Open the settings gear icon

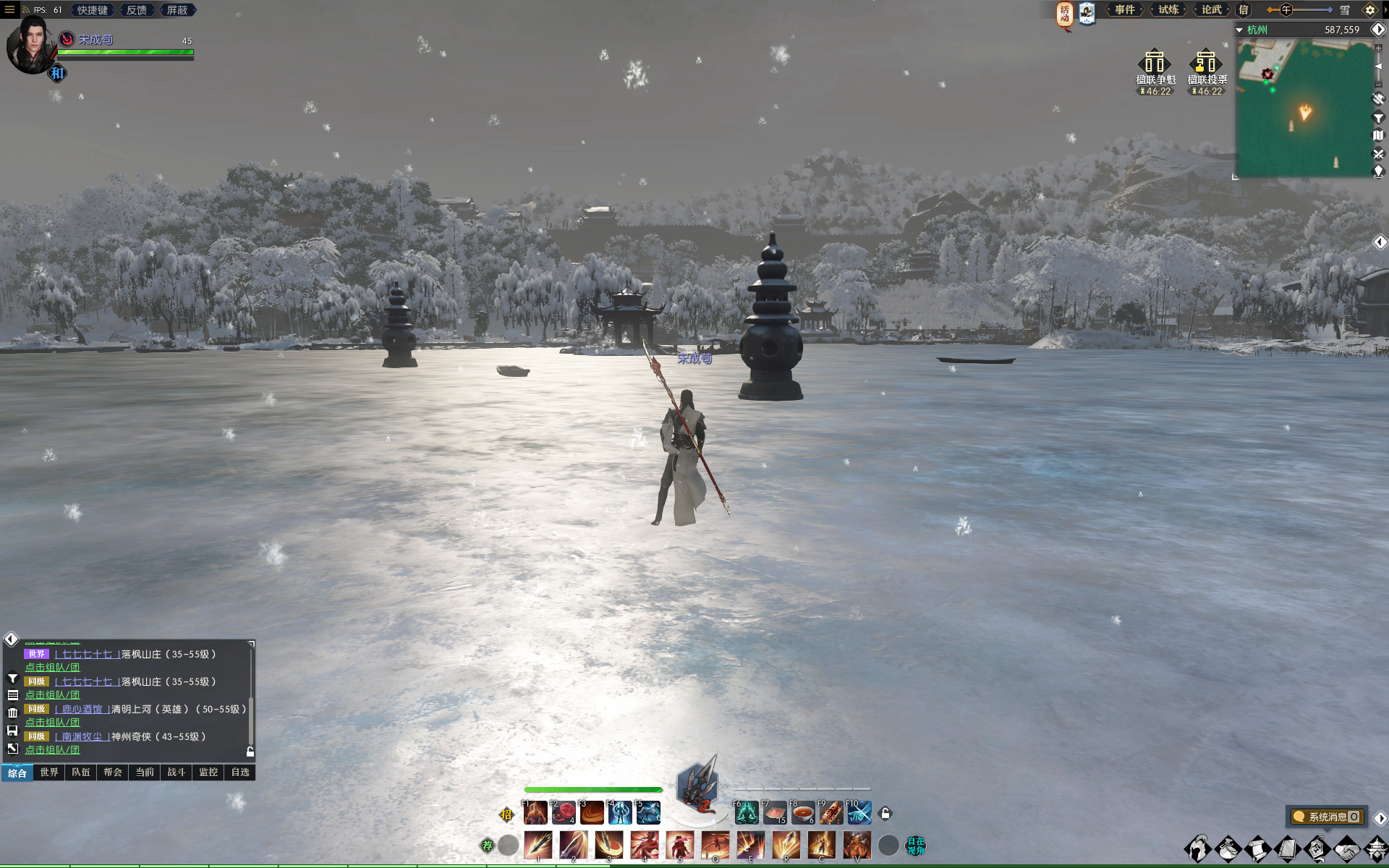(x=1369, y=10)
